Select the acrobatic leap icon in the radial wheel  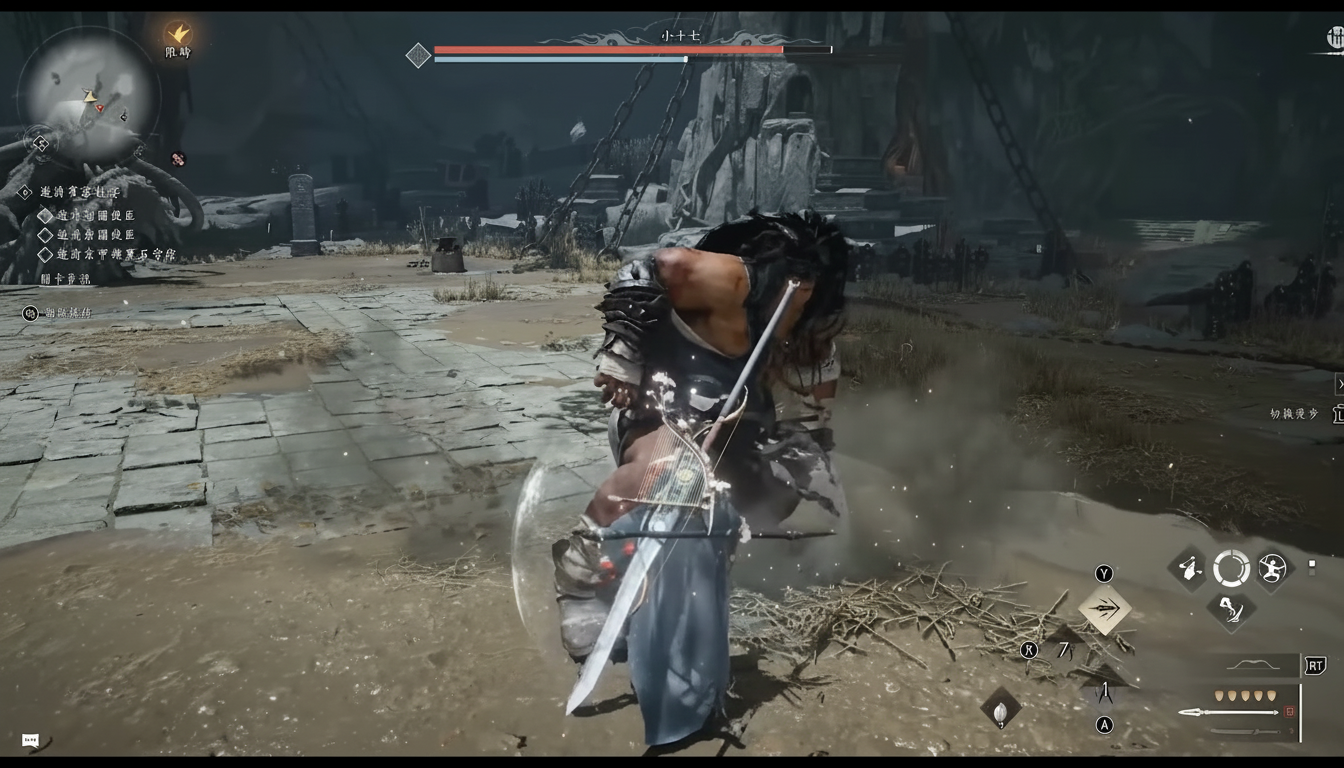pos(1272,568)
